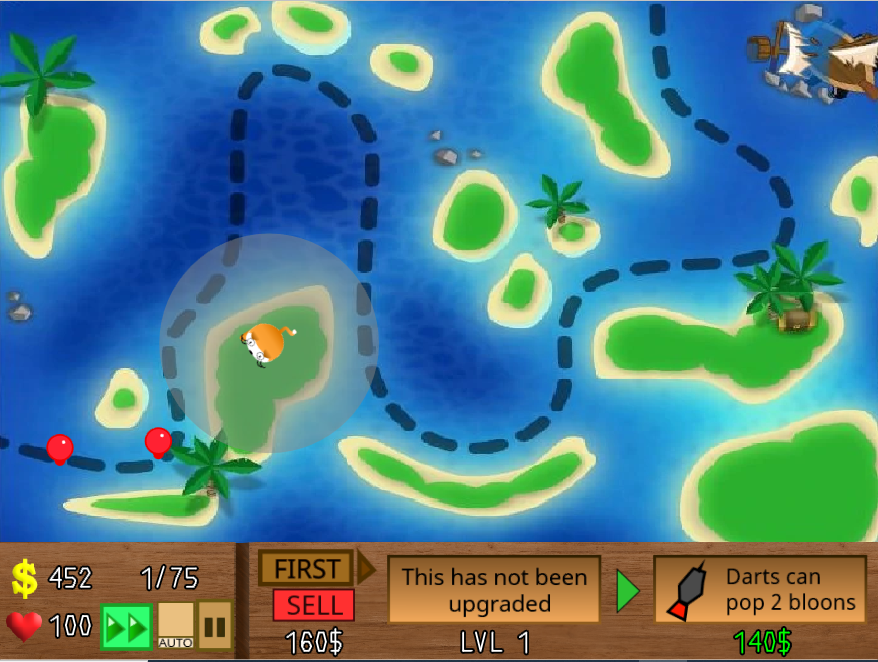
Task: Click the green upgrade arrow
Action: coord(627,591)
